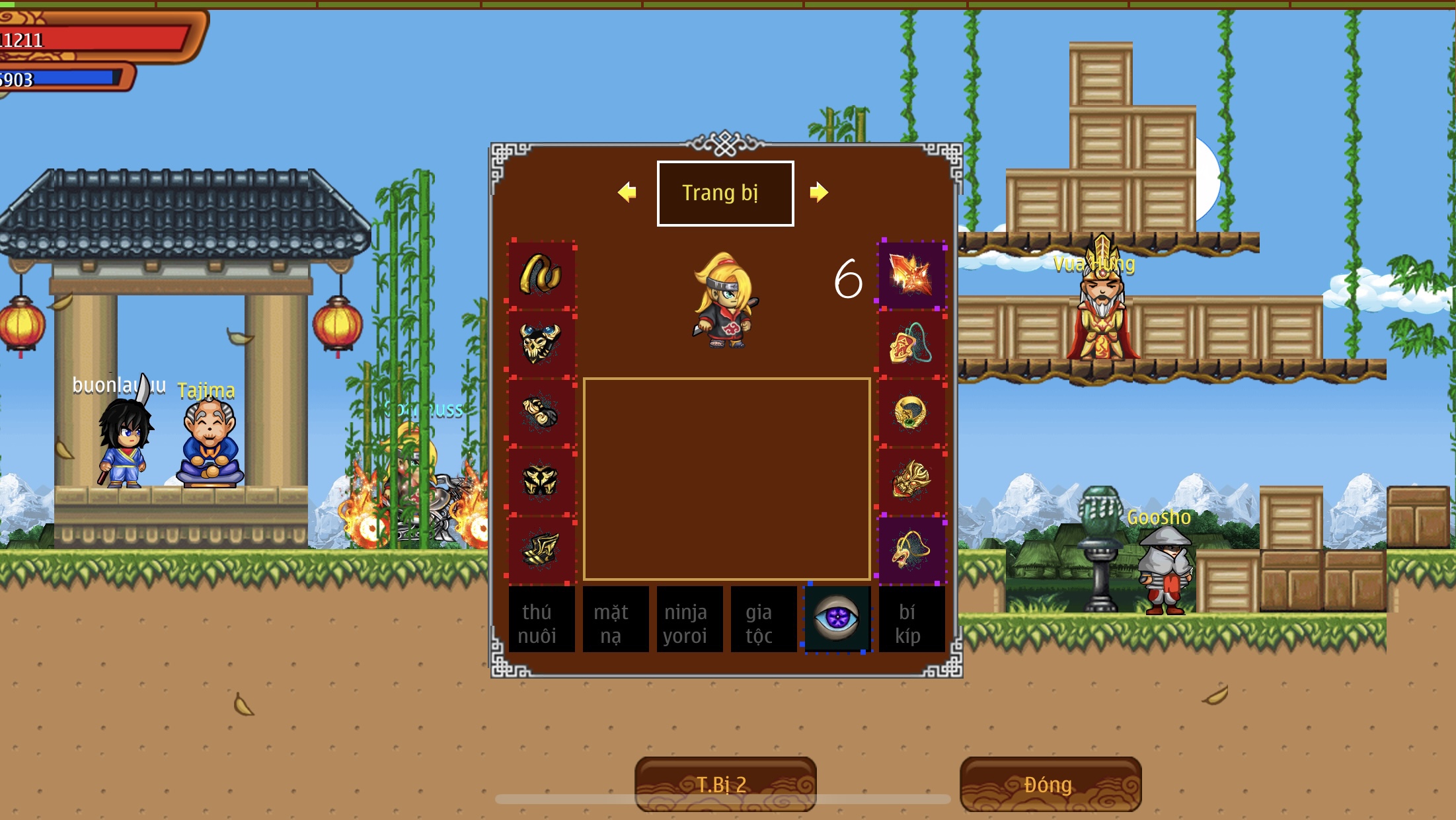
Task: Go to the previous panel with left arrow
Action: click(627, 192)
